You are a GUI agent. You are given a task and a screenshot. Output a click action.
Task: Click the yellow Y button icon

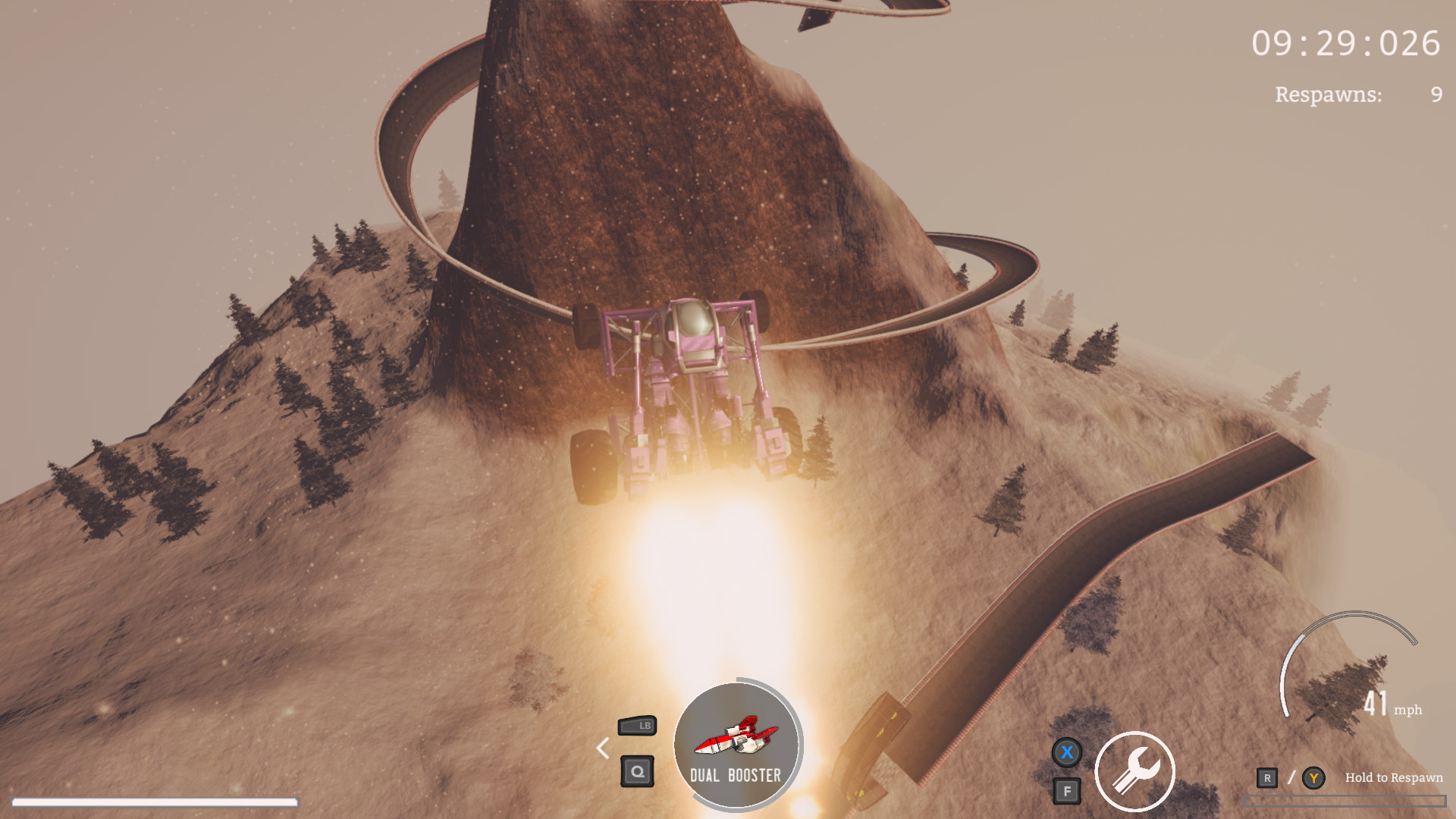pyautogui.click(x=1312, y=777)
